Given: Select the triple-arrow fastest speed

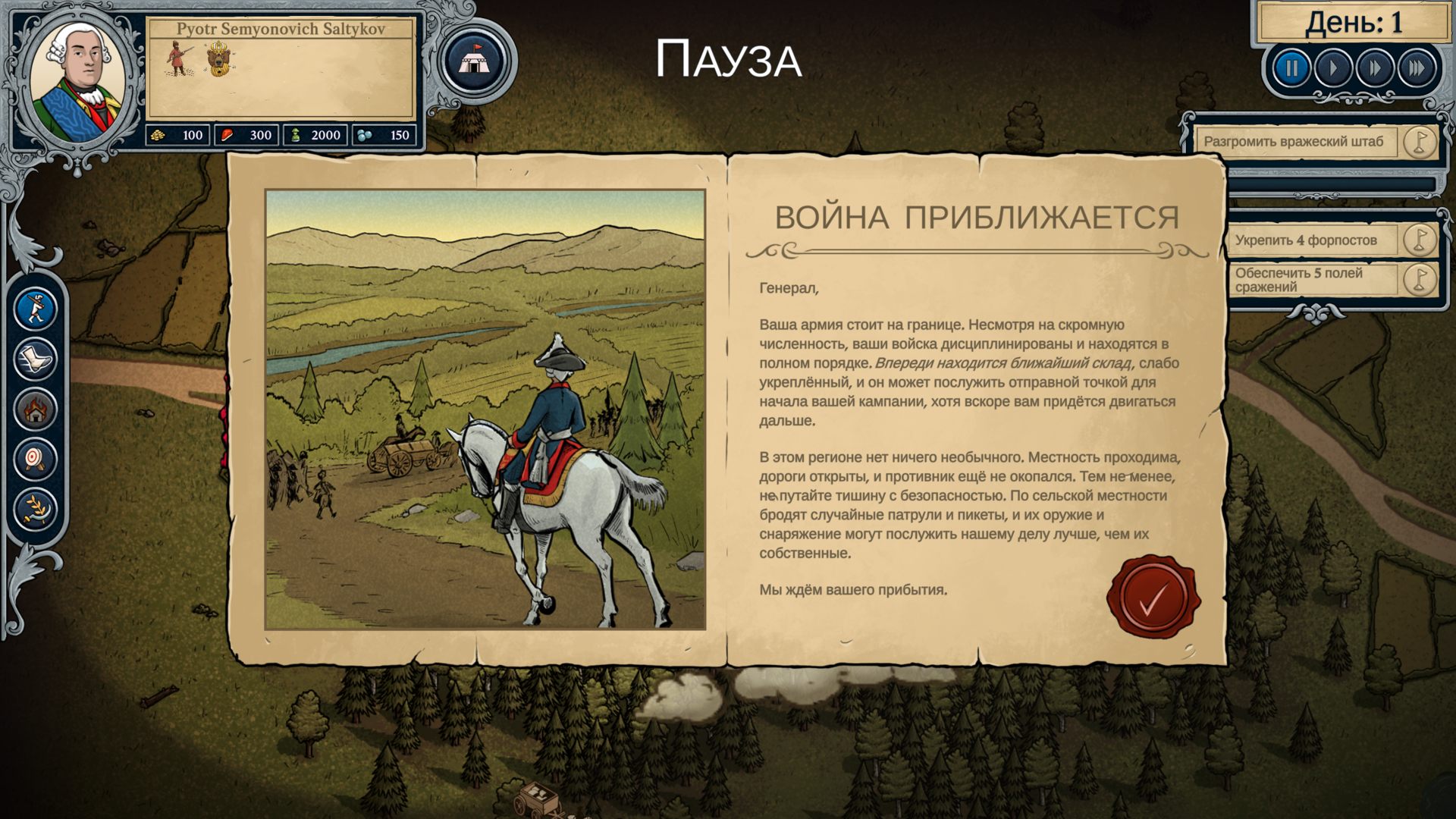Looking at the screenshot, I should pos(1417,69).
